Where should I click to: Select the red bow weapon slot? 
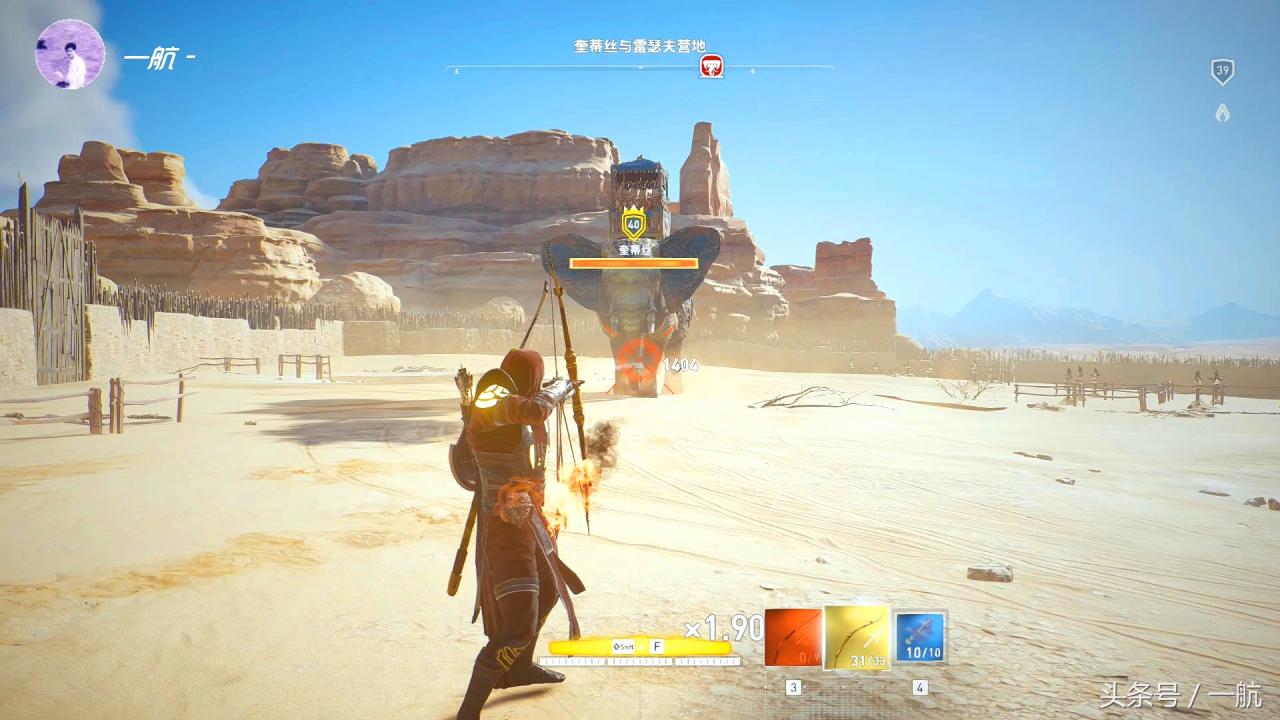(x=793, y=637)
